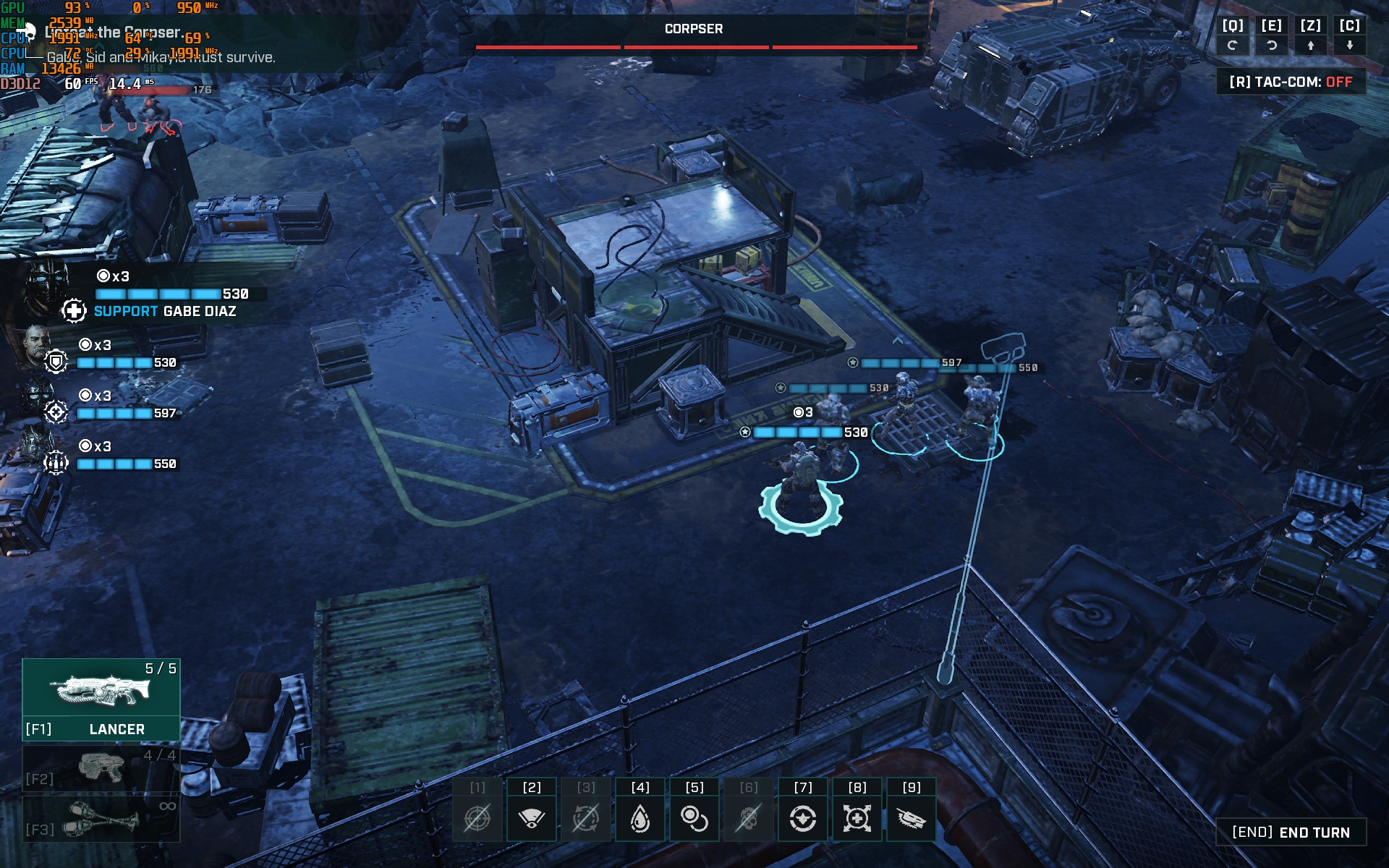1389x868 pixels.
Task: Toggle the TAC-COM overlay
Action: [1291, 82]
